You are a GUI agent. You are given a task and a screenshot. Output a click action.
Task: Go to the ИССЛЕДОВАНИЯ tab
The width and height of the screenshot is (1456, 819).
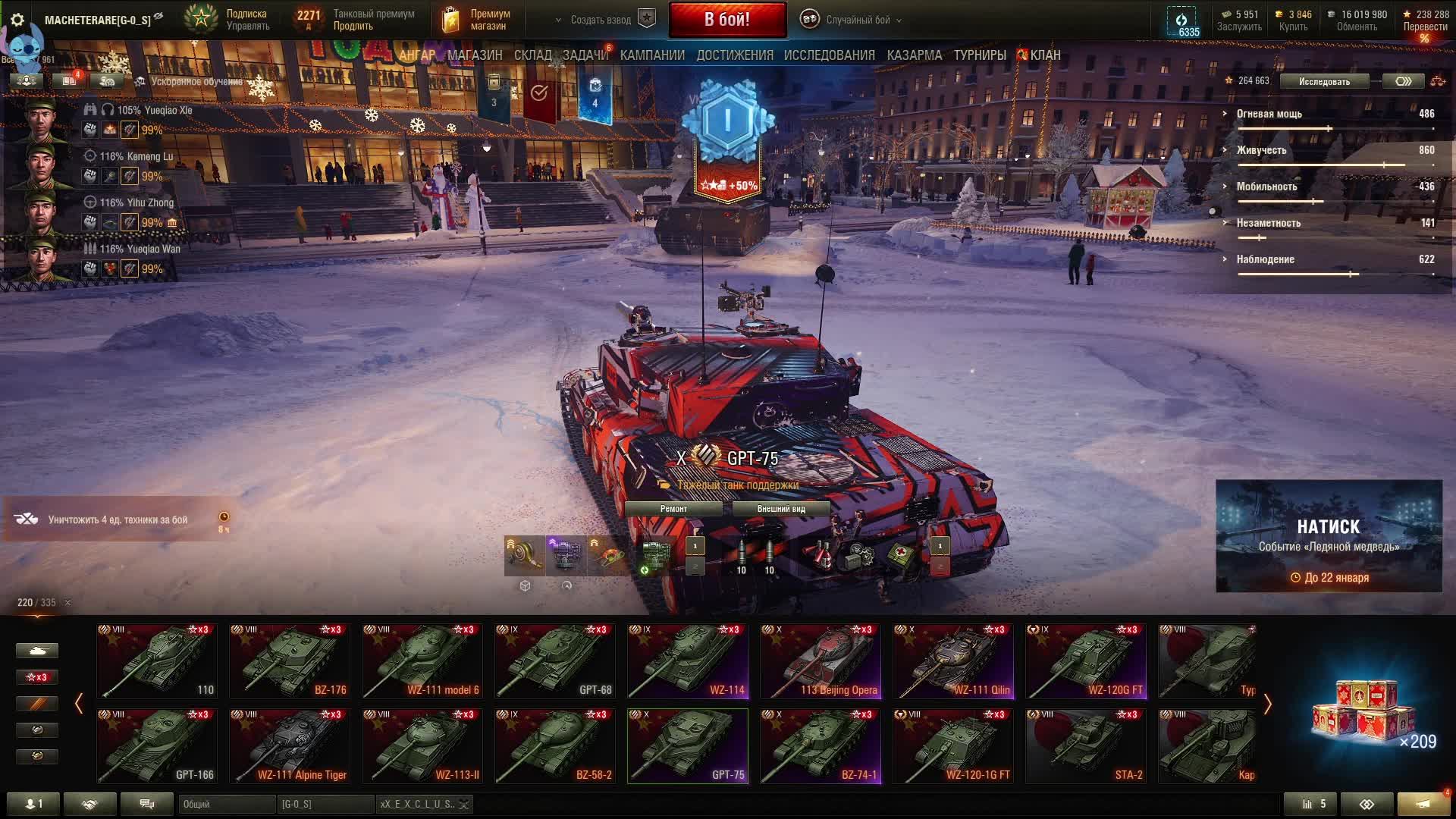point(829,55)
